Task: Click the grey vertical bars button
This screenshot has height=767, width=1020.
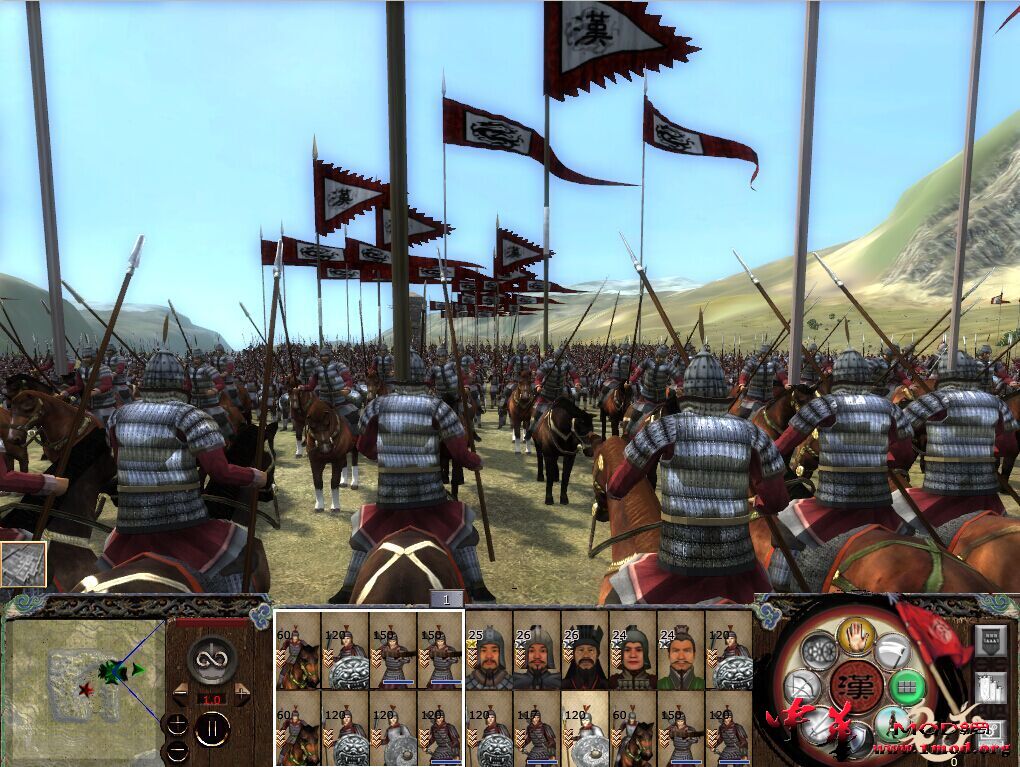Action: 991,690
